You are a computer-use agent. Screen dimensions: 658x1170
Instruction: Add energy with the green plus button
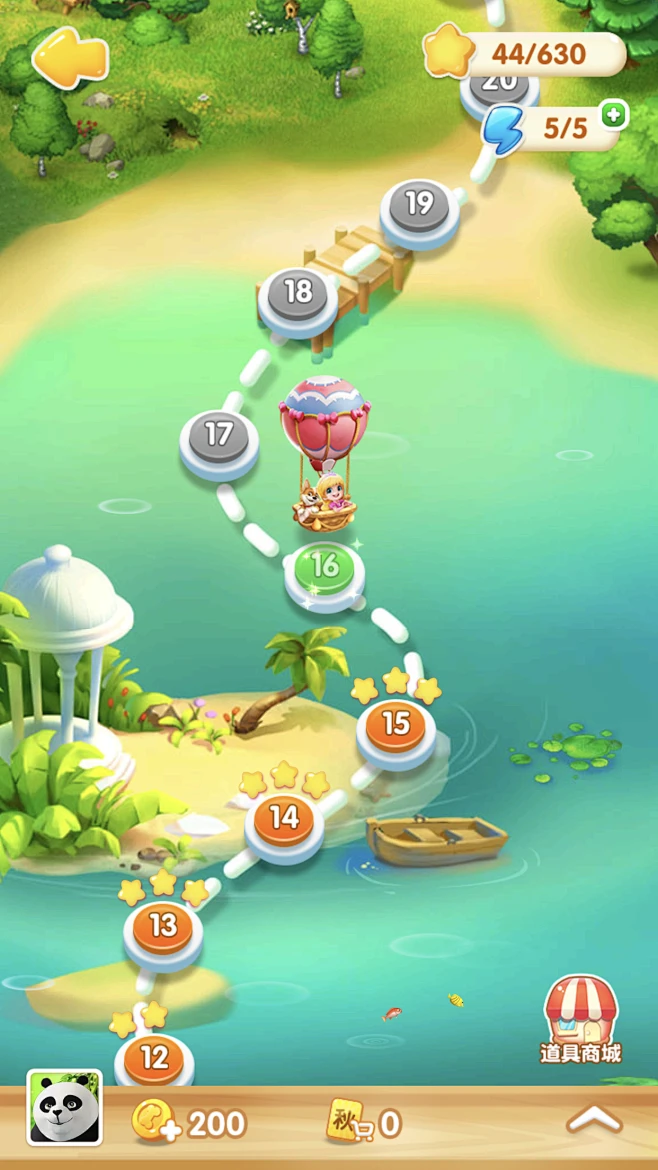pos(614,115)
